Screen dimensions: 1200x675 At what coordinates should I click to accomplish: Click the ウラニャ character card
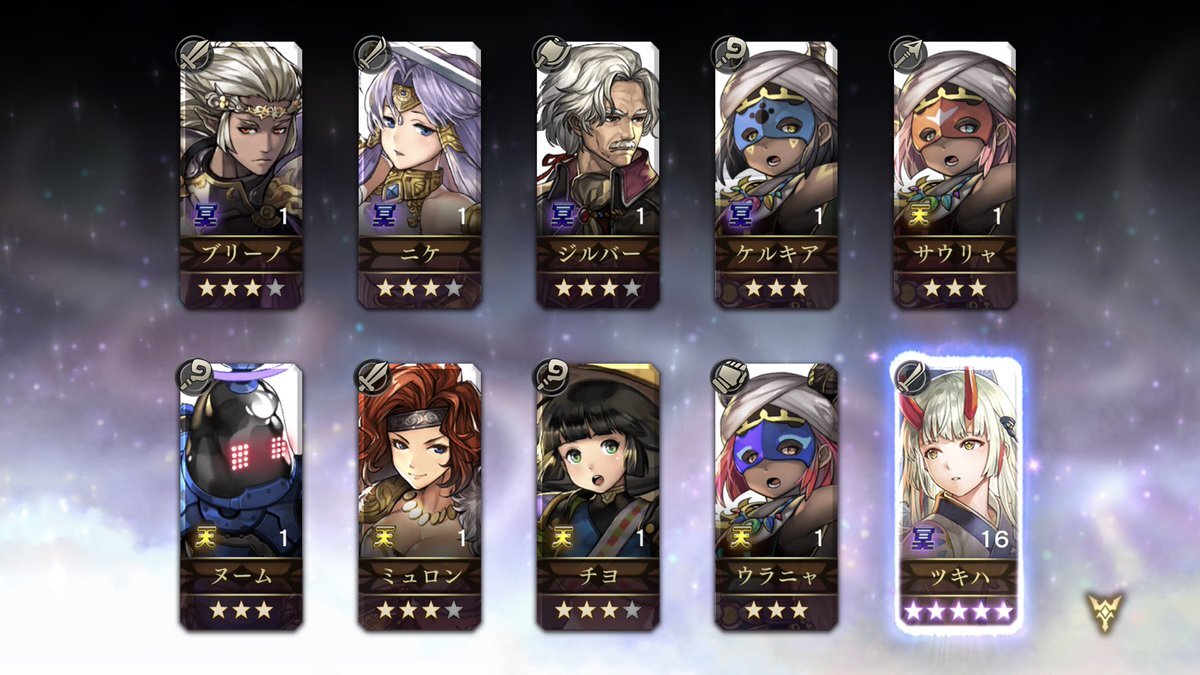tap(776, 497)
